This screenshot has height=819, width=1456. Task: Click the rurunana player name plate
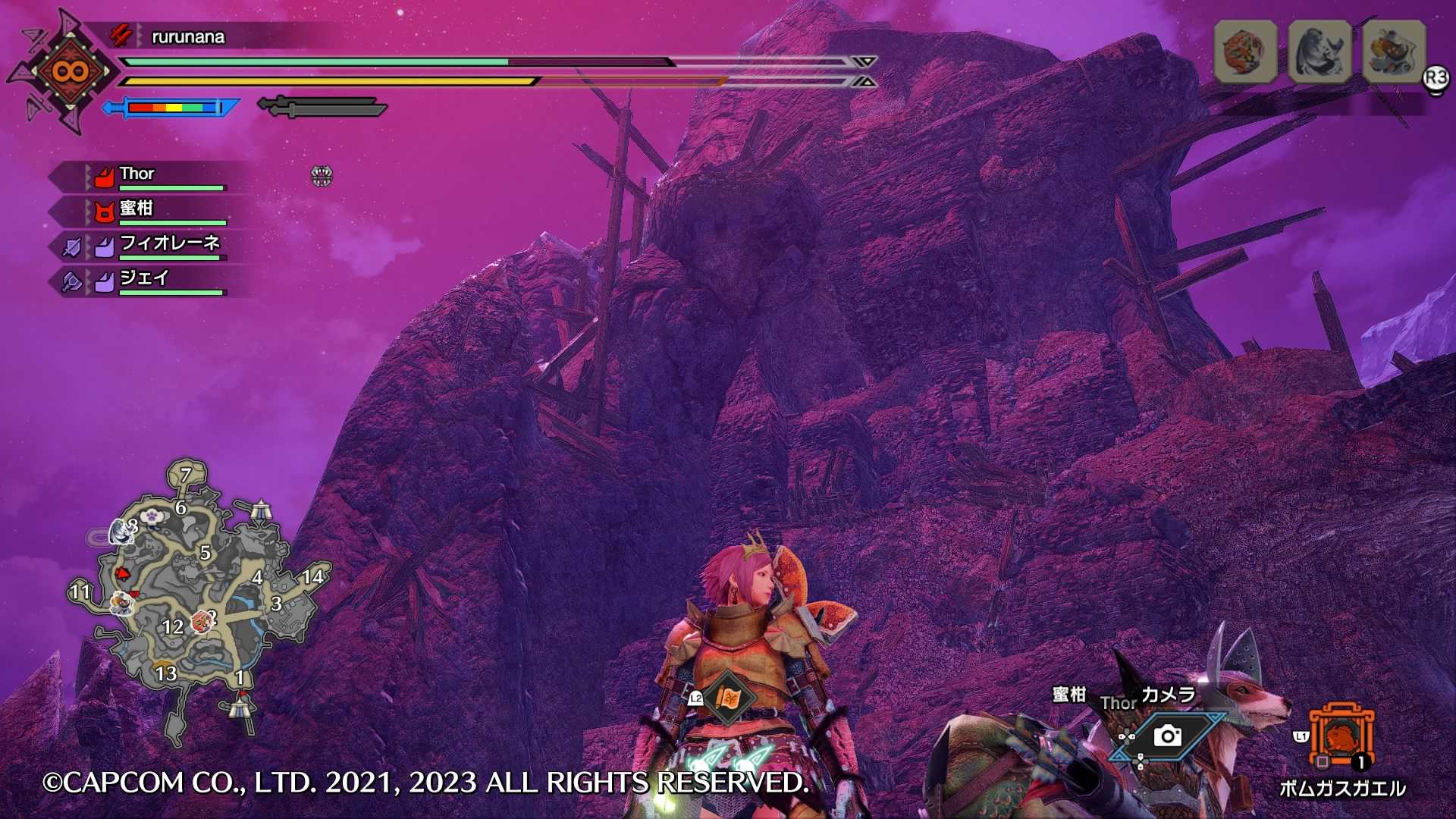187,36
